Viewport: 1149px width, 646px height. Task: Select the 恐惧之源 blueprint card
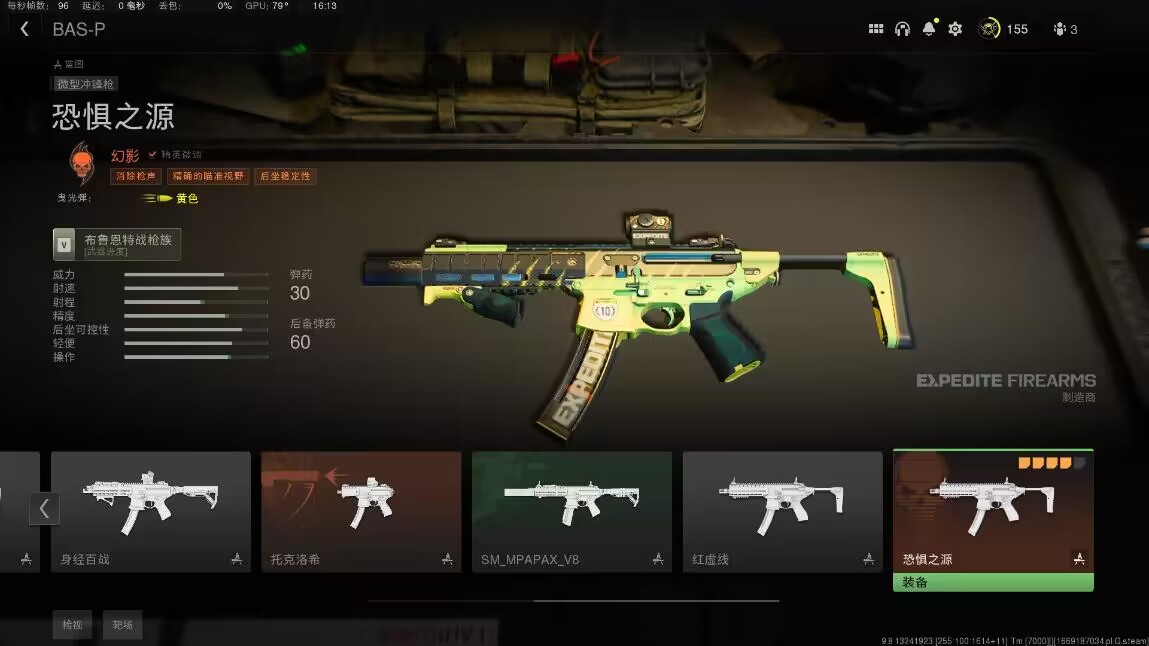point(993,511)
